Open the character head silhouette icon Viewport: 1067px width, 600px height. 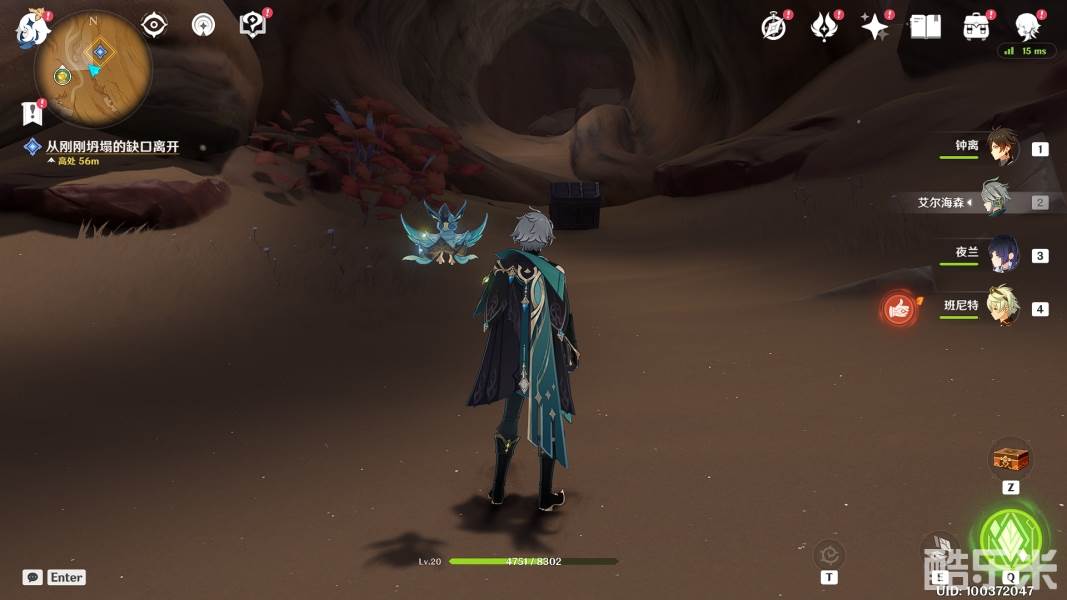point(1026,27)
